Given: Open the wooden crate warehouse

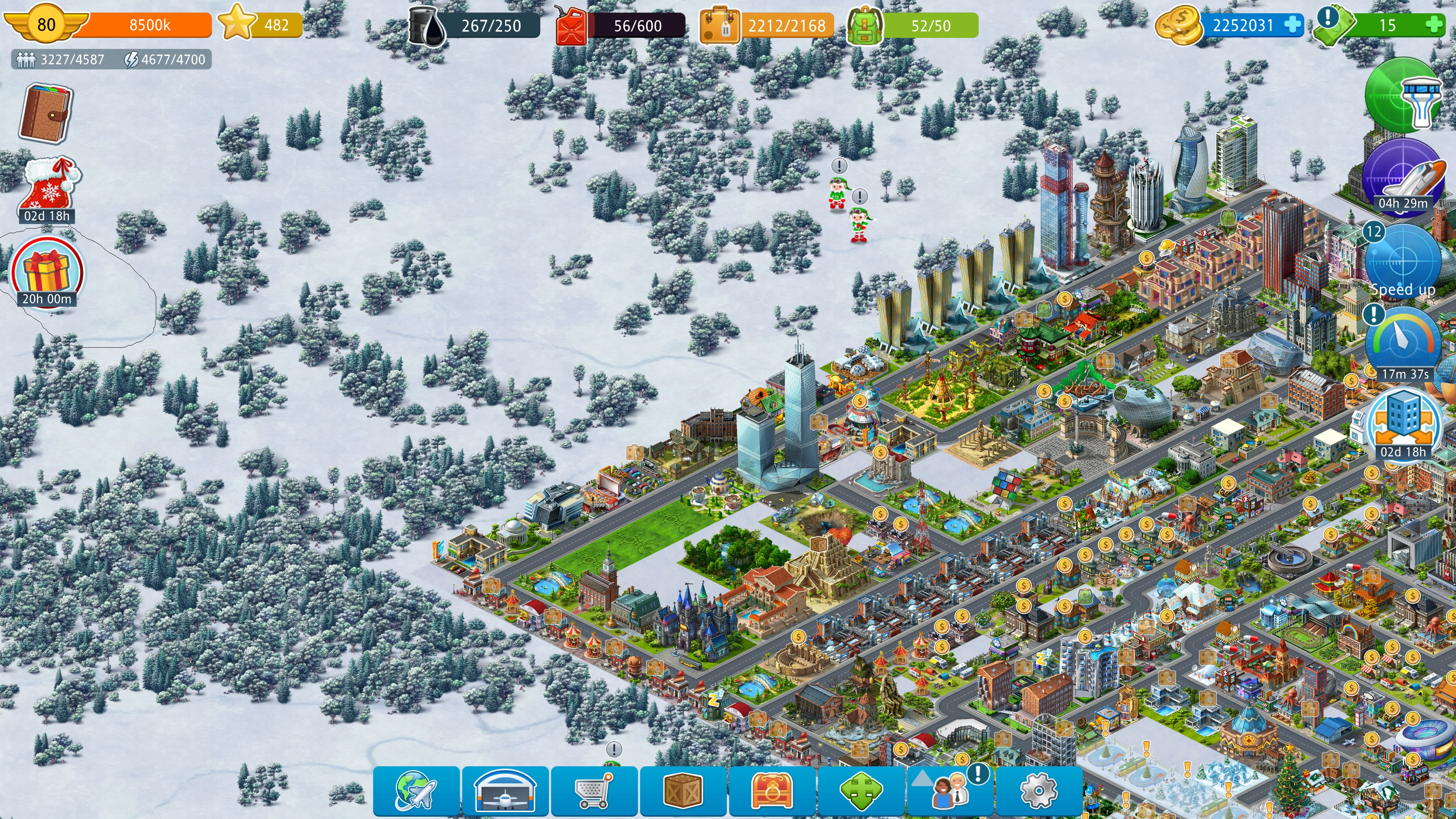Looking at the screenshot, I should [x=682, y=791].
